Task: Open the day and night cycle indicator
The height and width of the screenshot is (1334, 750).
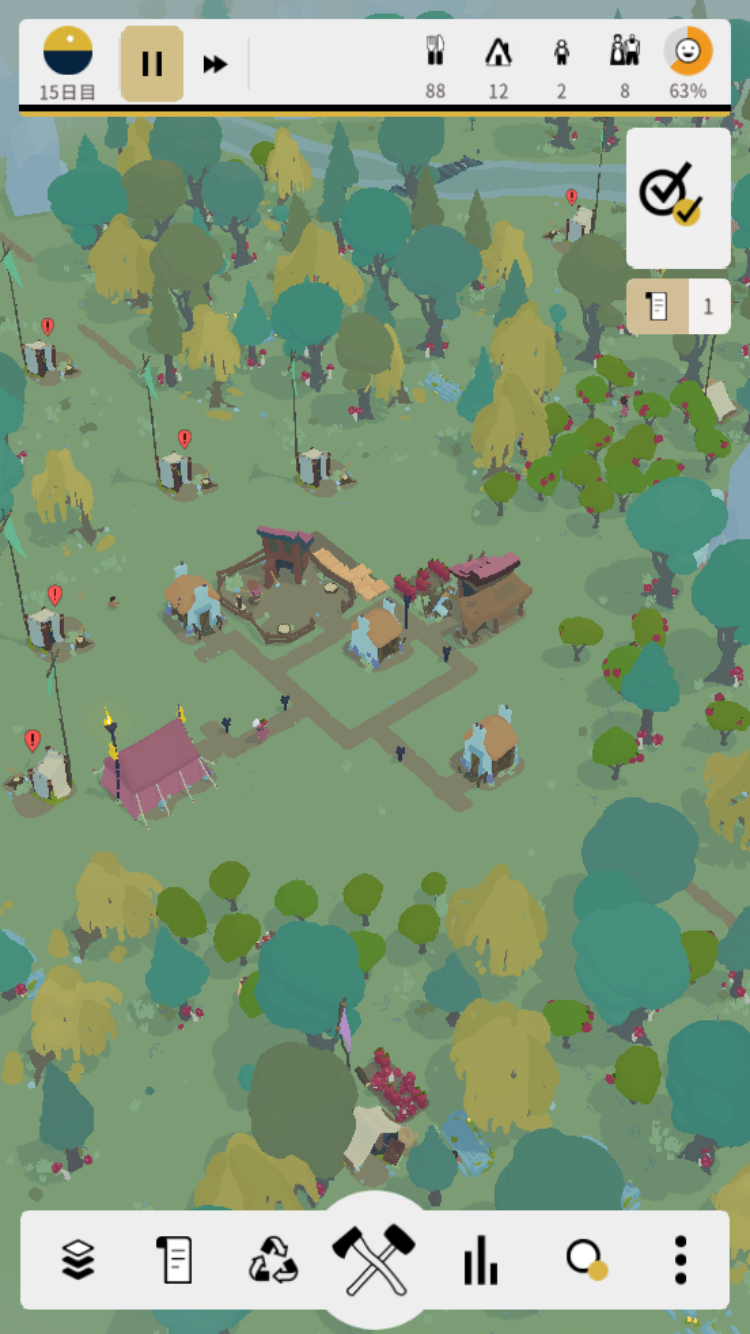Action: click(x=68, y=52)
